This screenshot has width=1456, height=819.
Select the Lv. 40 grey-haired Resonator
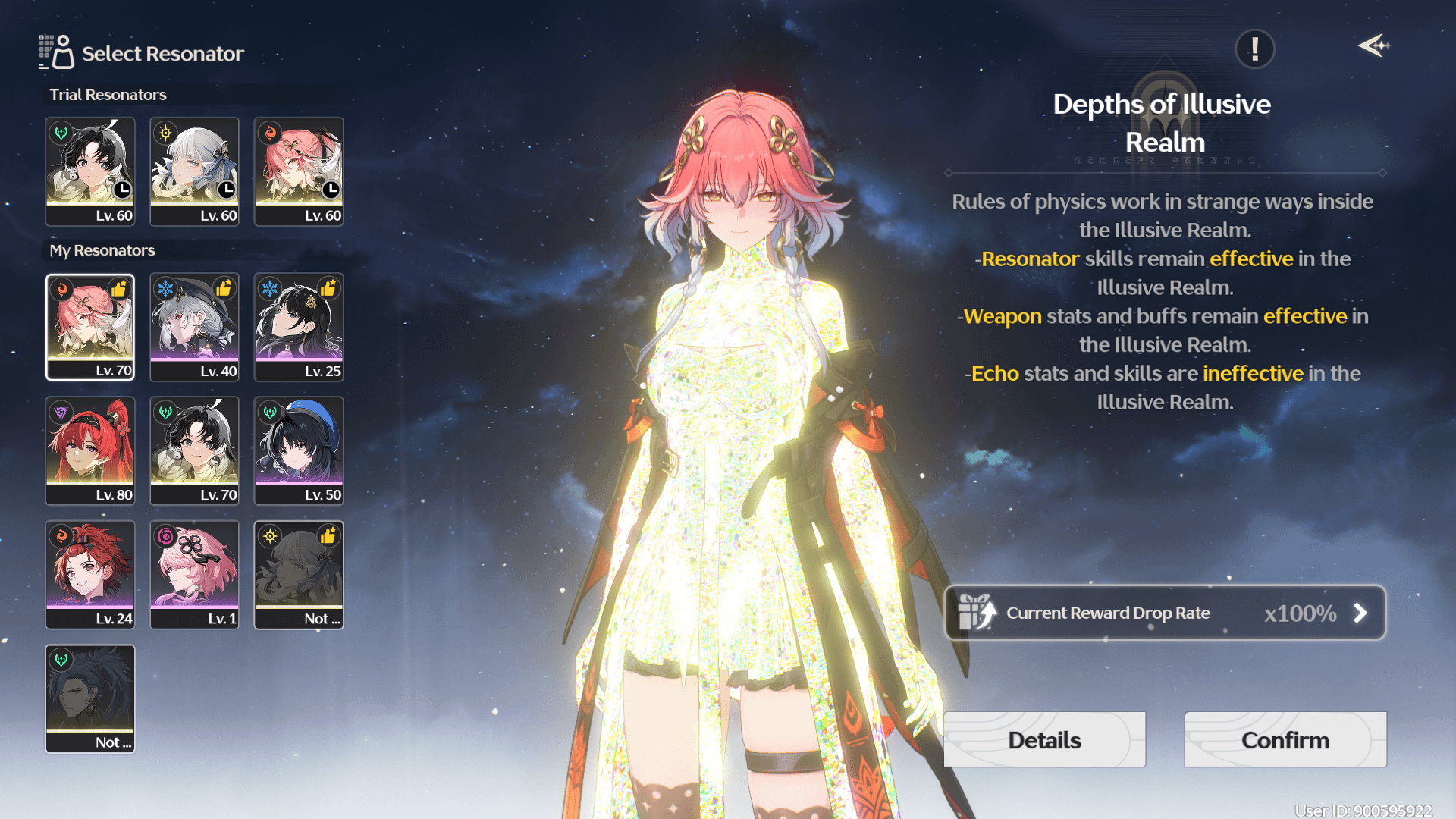(194, 327)
